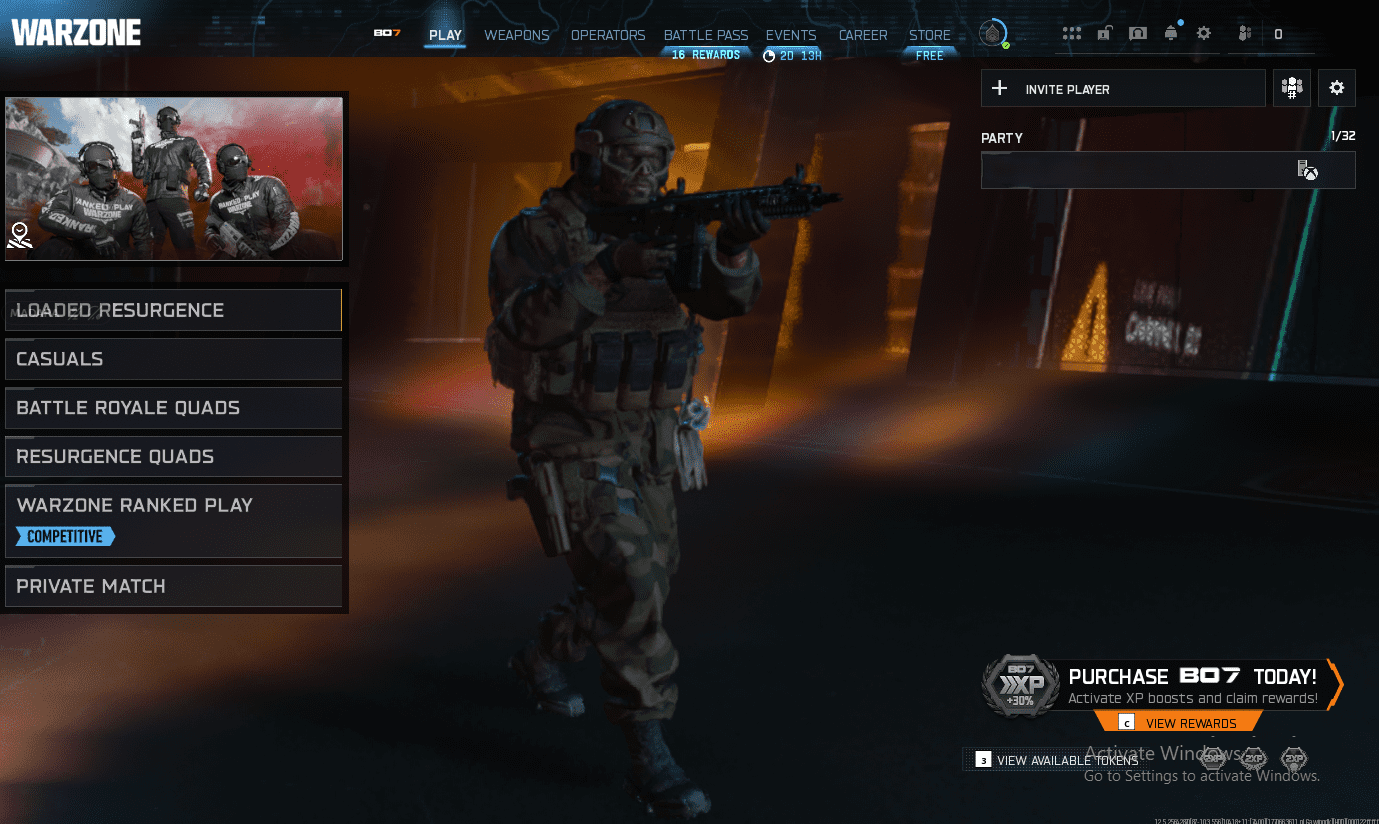Expand Private Match options
Viewport: 1379px width, 824px height.
[x=173, y=586]
